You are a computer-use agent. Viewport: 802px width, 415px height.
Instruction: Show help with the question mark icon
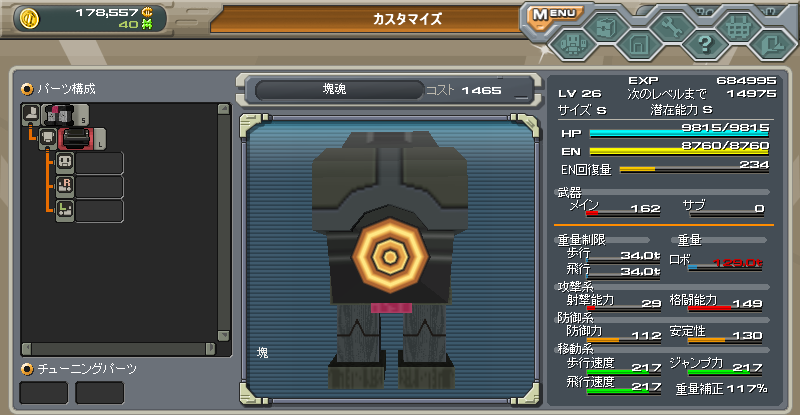click(704, 44)
